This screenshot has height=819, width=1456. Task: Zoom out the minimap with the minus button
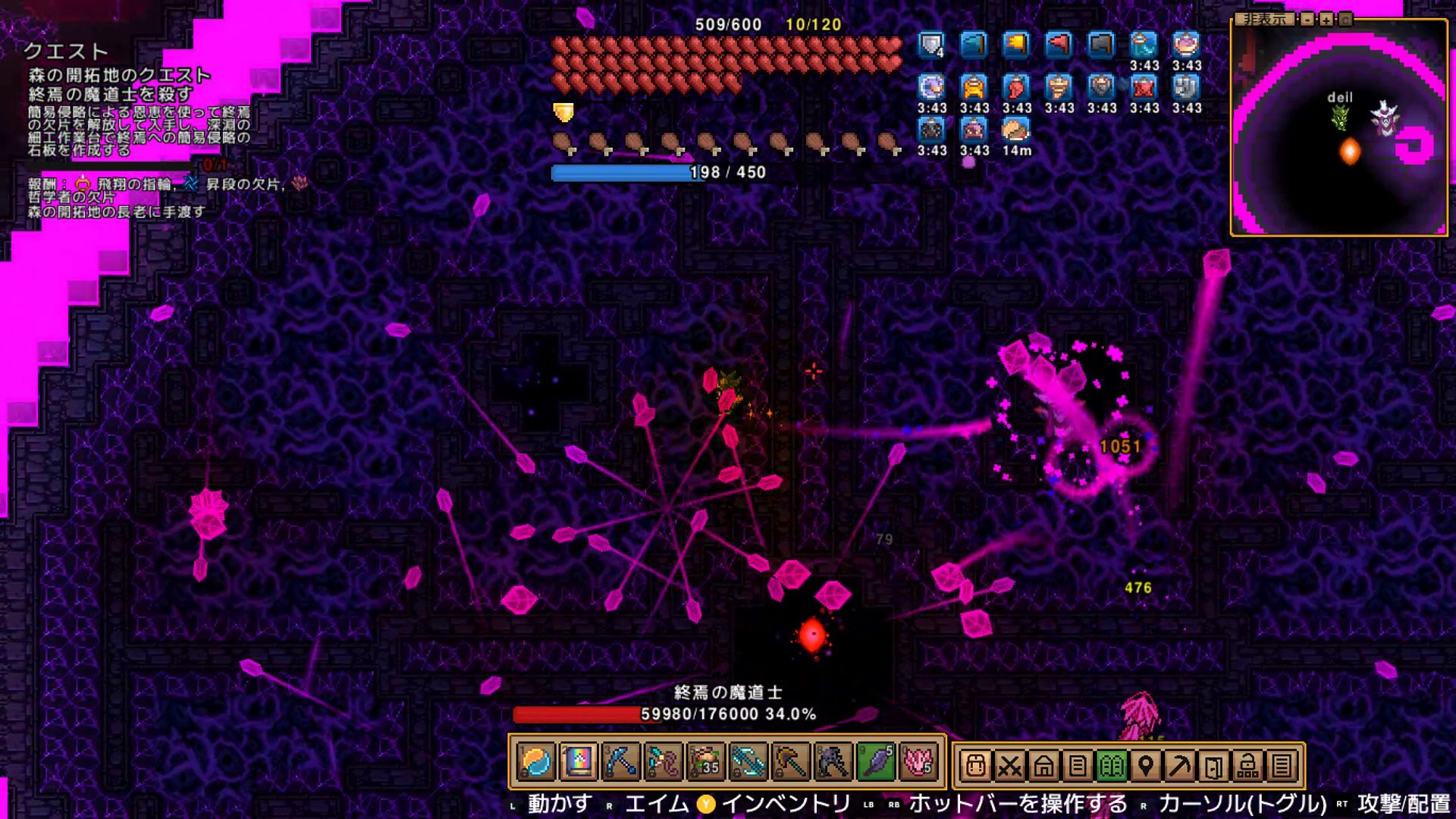tap(1307, 19)
